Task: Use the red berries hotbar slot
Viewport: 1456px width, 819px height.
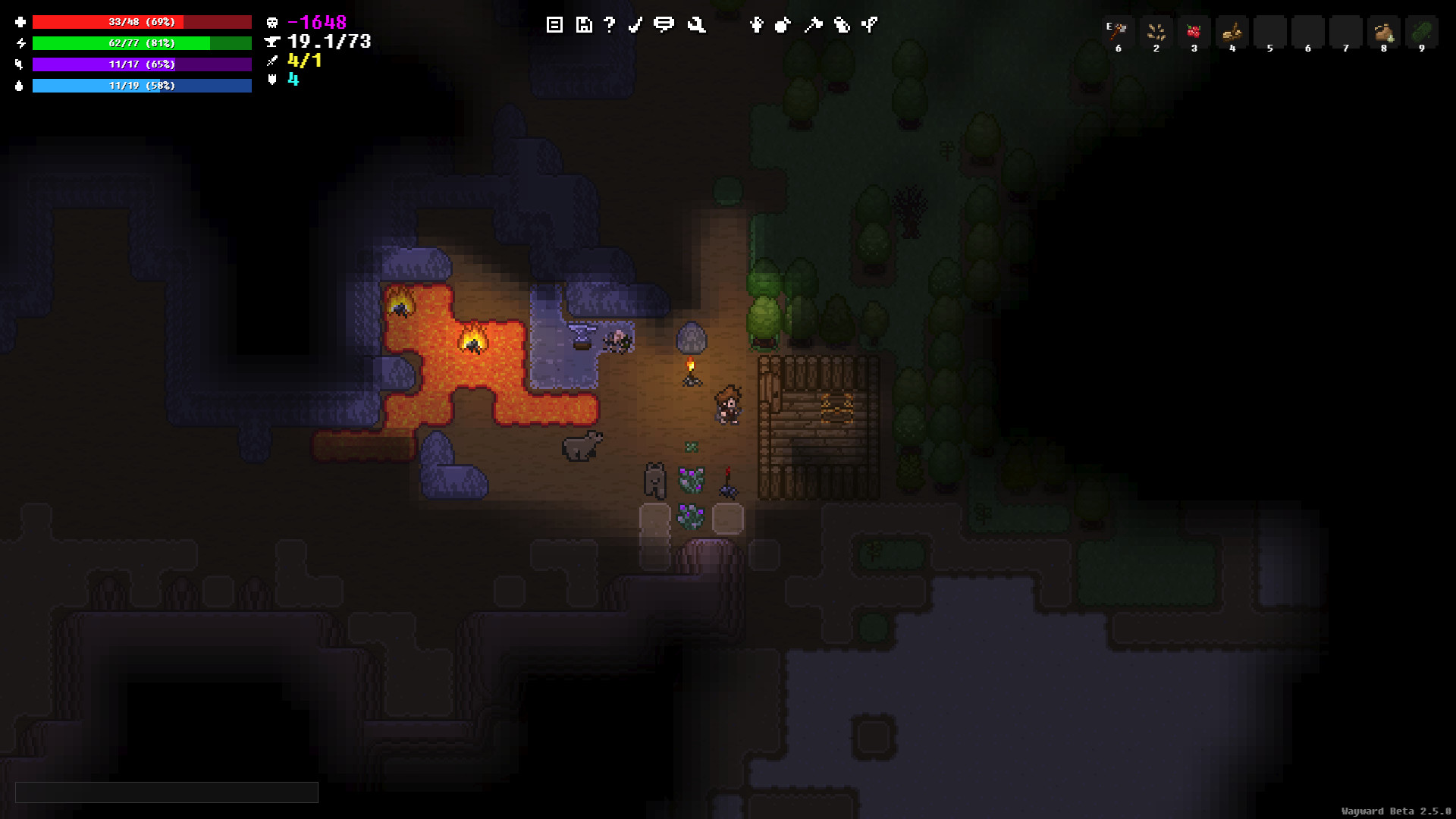Action: coord(1194,33)
